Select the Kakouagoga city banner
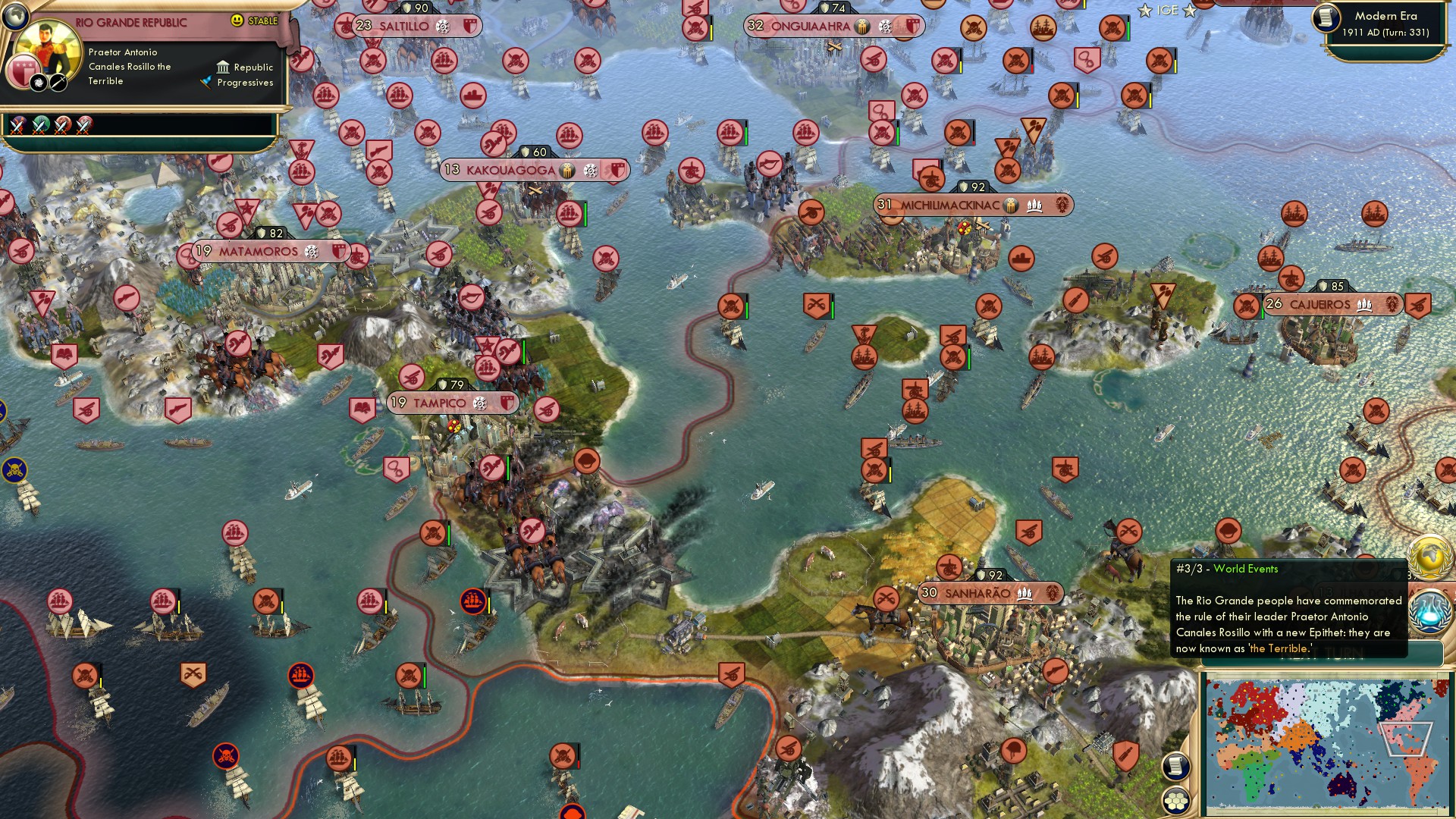1456x819 pixels. (x=533, y=171)
